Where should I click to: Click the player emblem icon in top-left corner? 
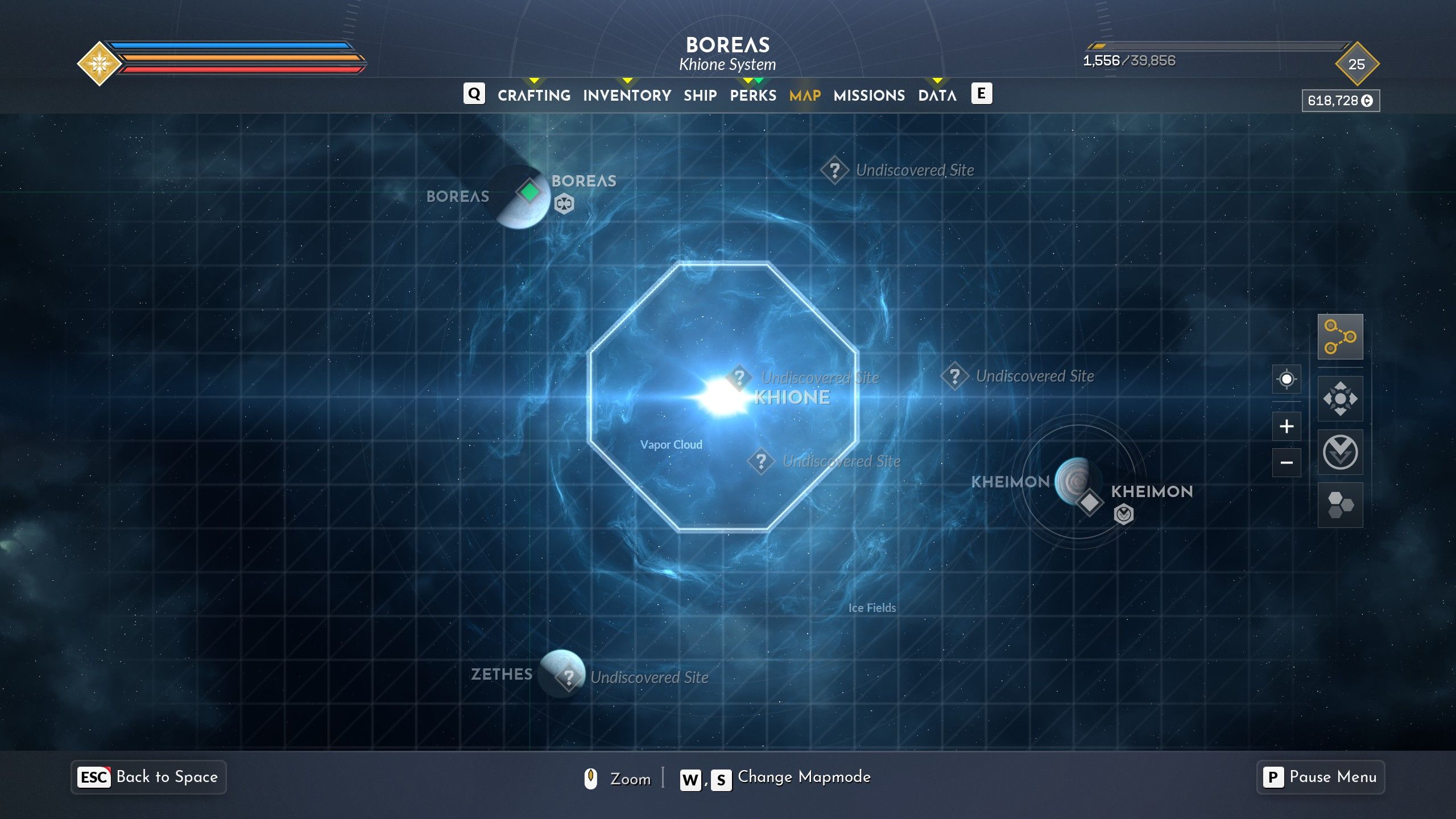(100, 61)
